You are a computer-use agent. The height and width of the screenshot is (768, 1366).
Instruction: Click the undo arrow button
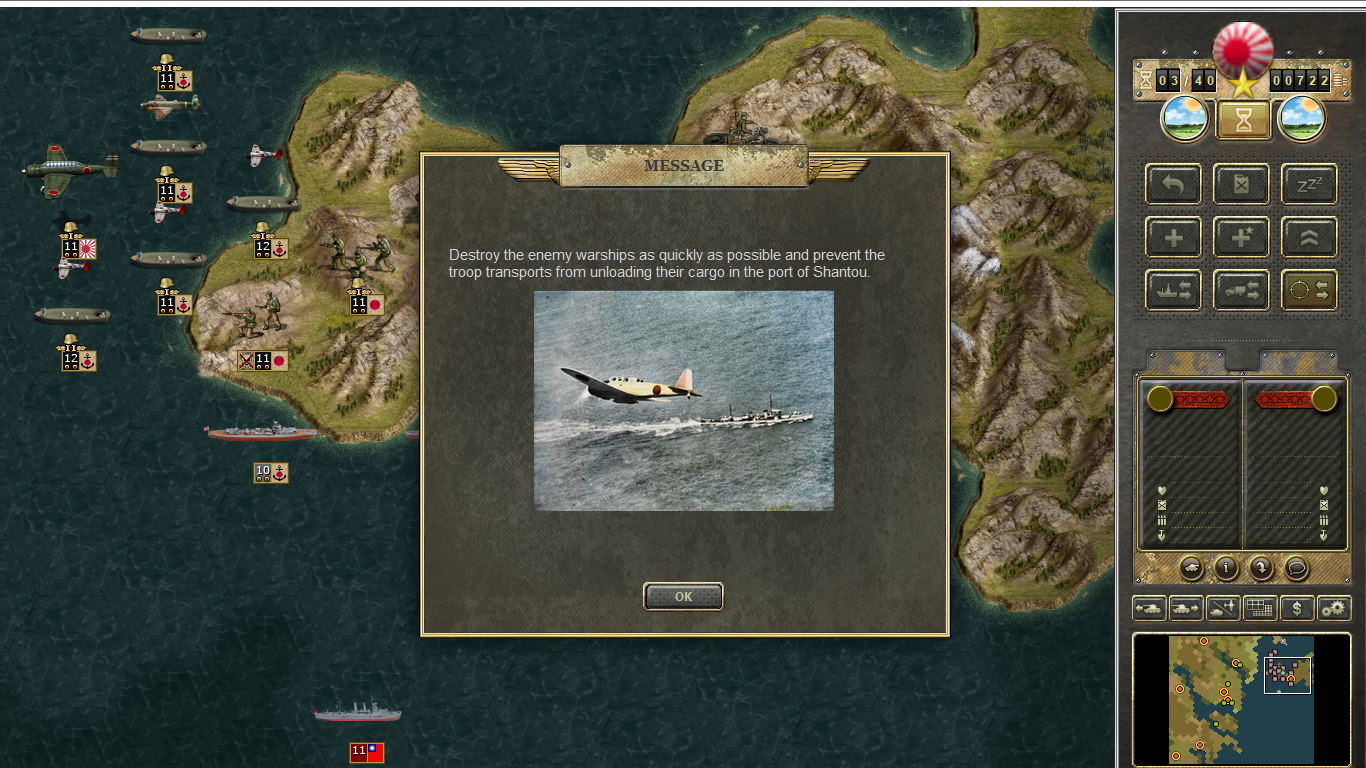[1173, 185]
